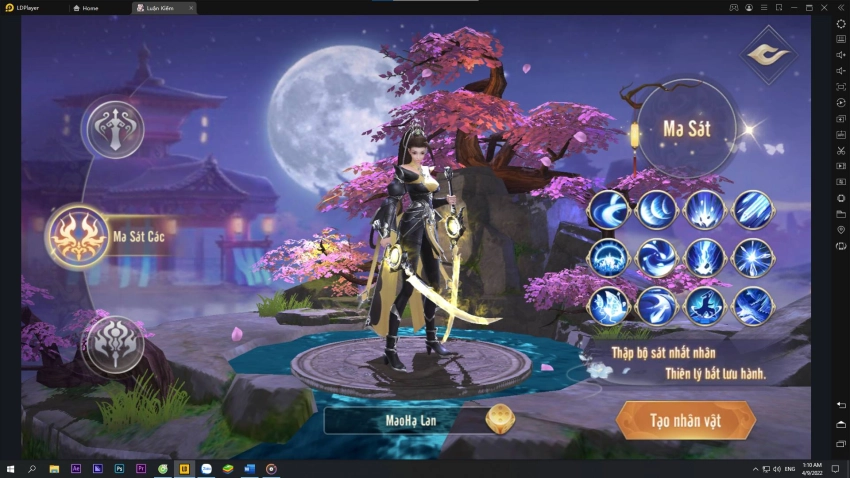Select the highlighted Ma Sát Các class emblem
This screenshot has height=478, width=850.
(78, 236)
